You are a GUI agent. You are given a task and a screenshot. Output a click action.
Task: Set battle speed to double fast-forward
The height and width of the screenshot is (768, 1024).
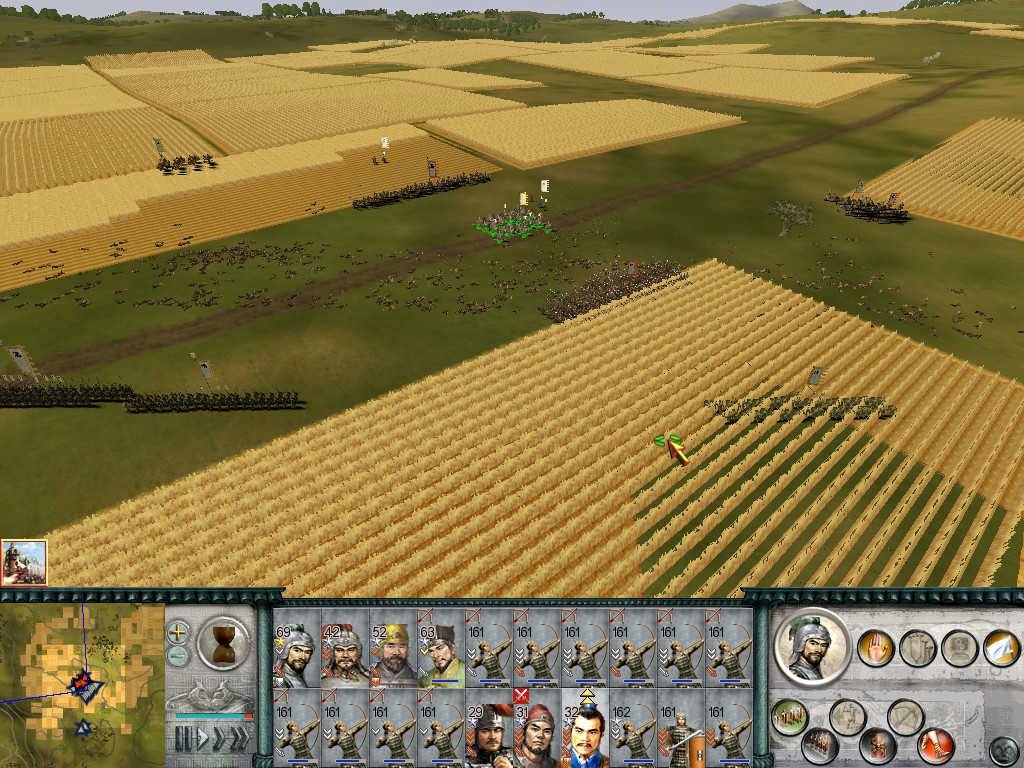(220, 739)
